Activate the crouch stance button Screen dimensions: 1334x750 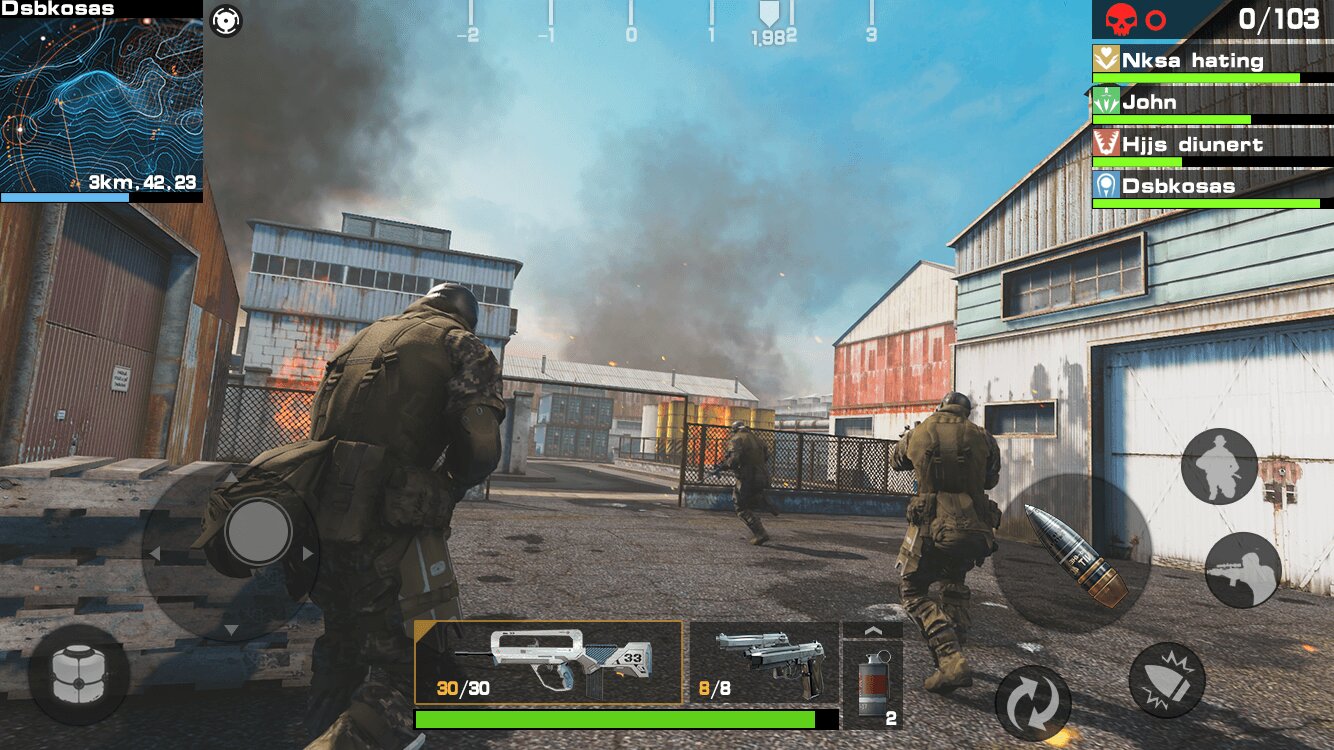click(1219, 467)
